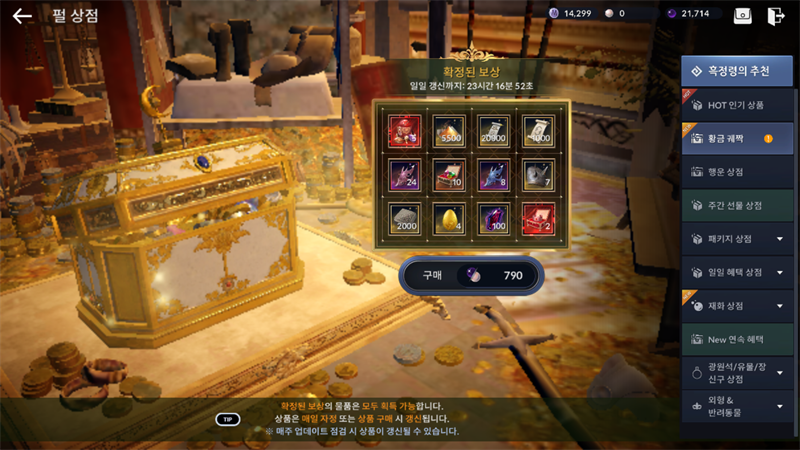Screen dimensions: 800x450
Task: Expand the lightstone/relic/accessory shop category
Action: pyautogui.click(x=737, y=372)
